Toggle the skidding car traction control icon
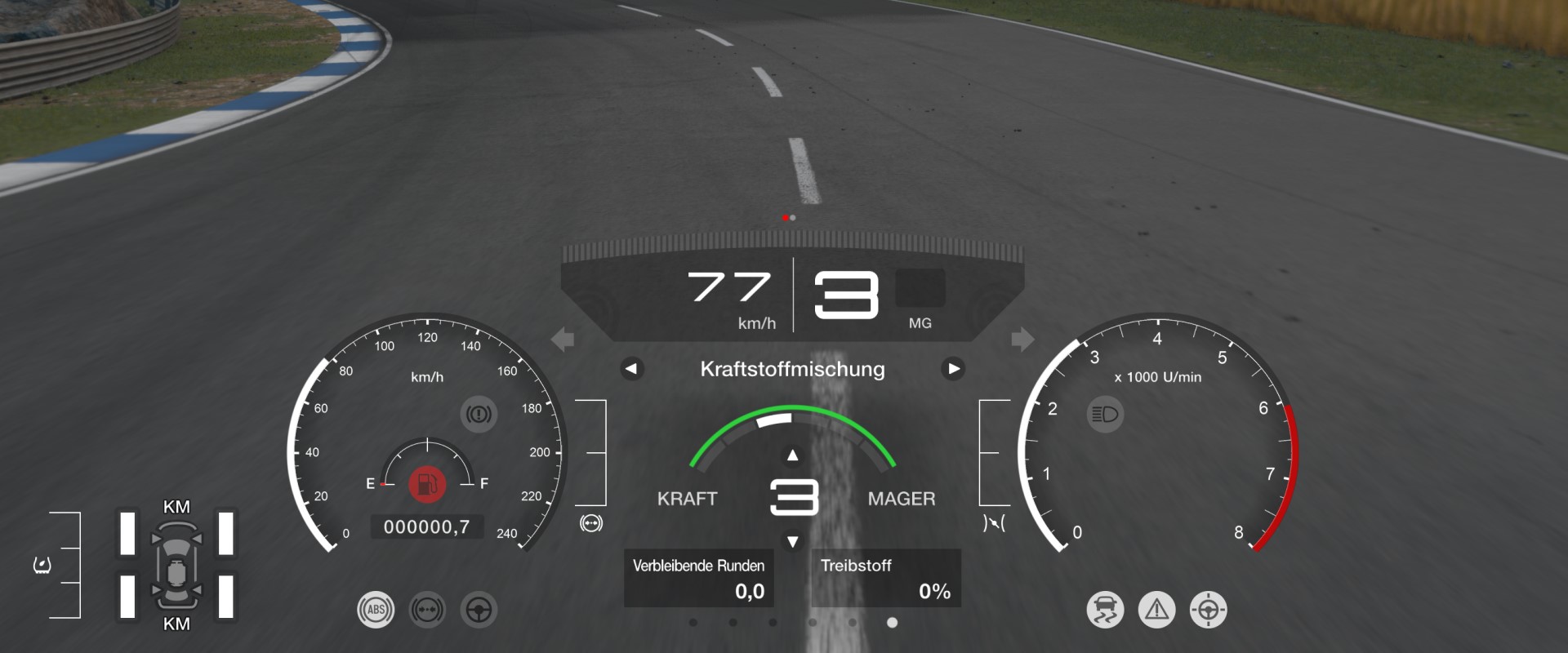This screenshot has height=653, width=1568. [1105, 610]
